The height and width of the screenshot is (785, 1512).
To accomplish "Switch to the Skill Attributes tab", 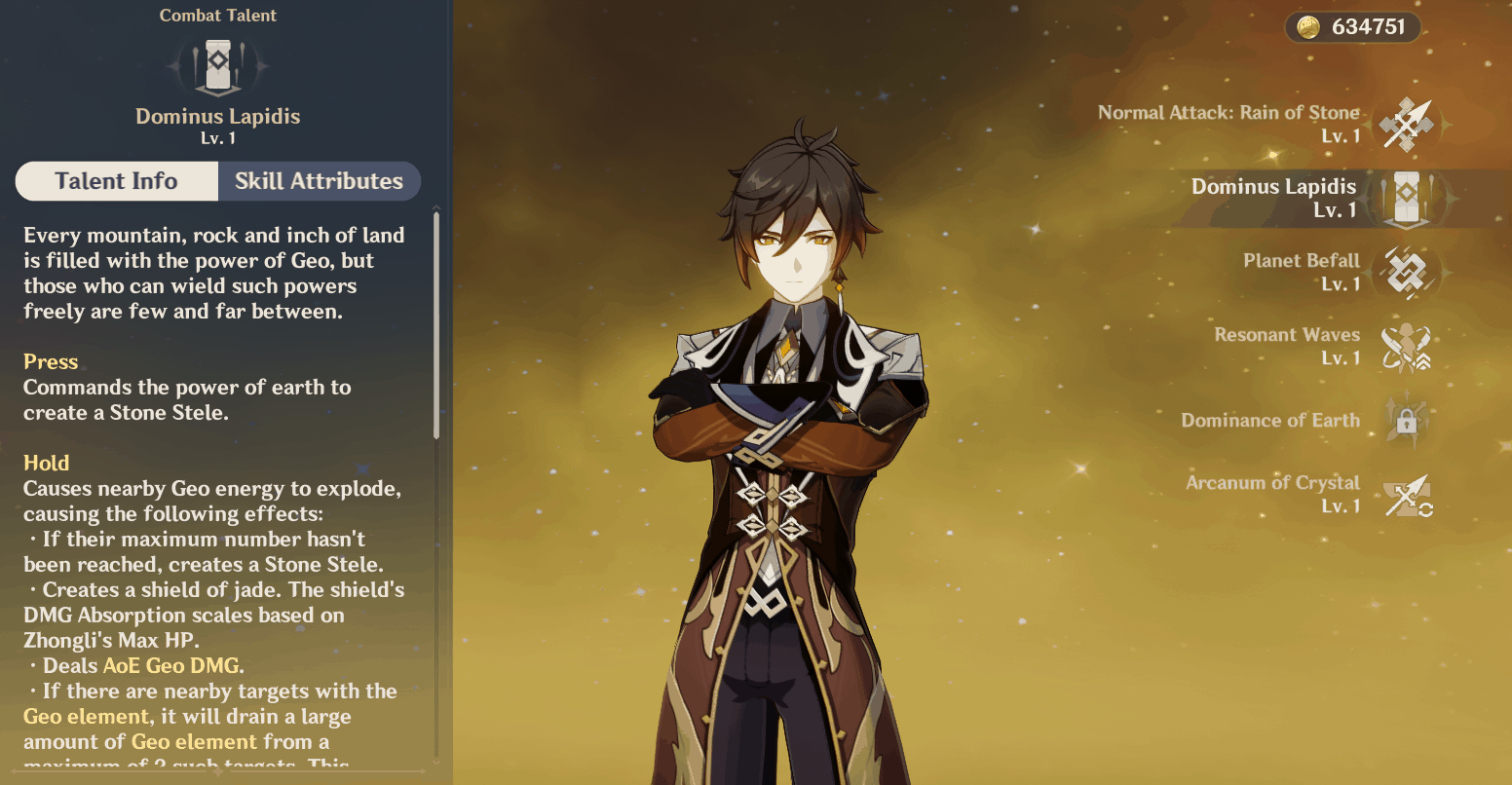I will [319, 181].
